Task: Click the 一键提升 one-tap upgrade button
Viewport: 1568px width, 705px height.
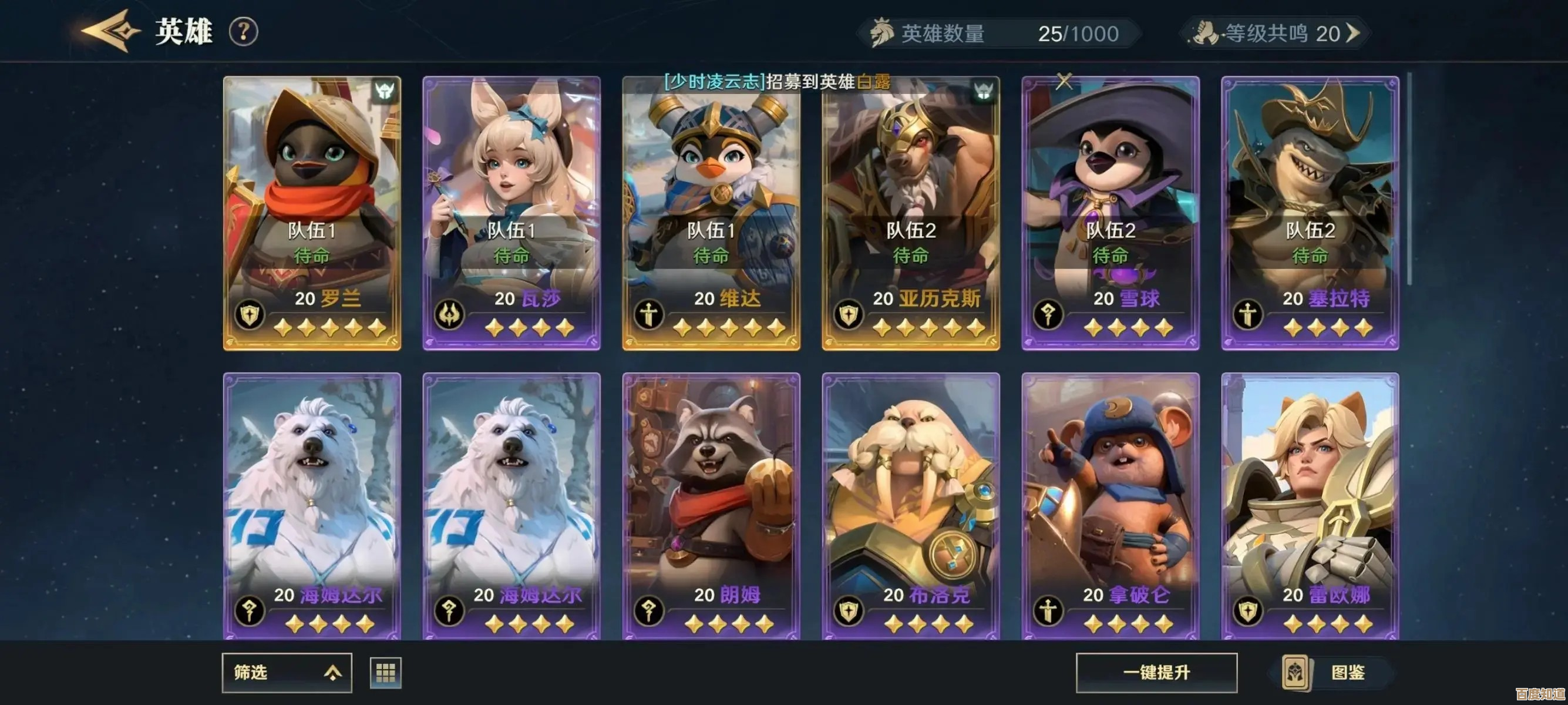Action: pos(1156,673)
